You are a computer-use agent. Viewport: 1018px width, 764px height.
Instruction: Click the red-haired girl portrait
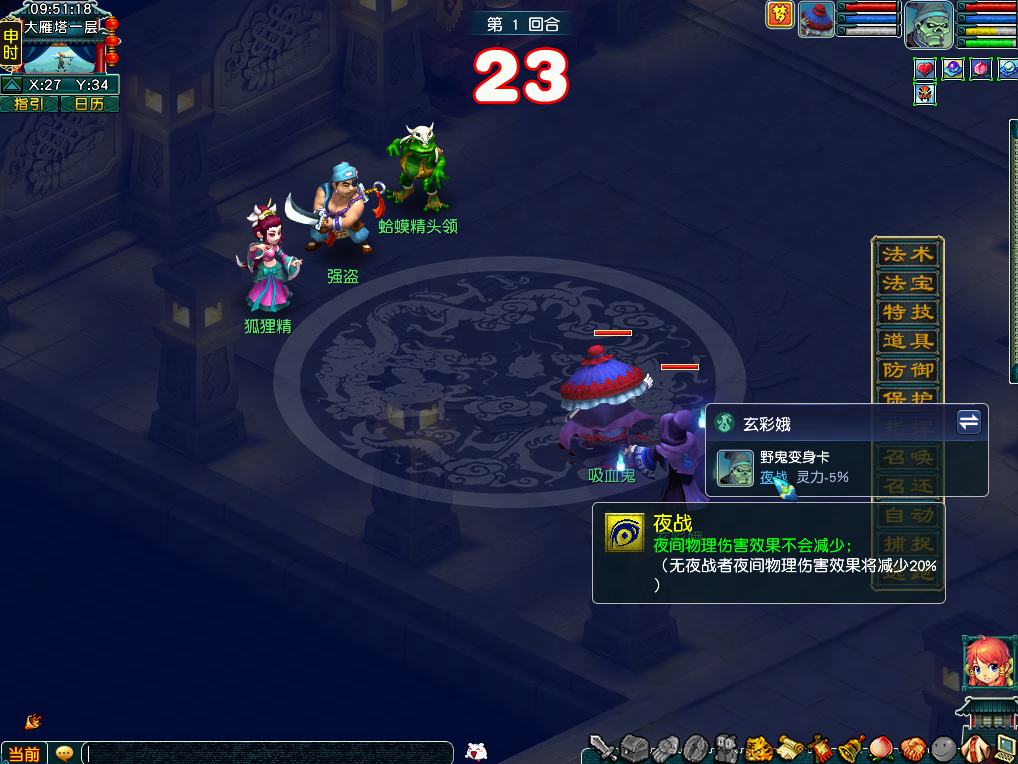tap(983, 661)
